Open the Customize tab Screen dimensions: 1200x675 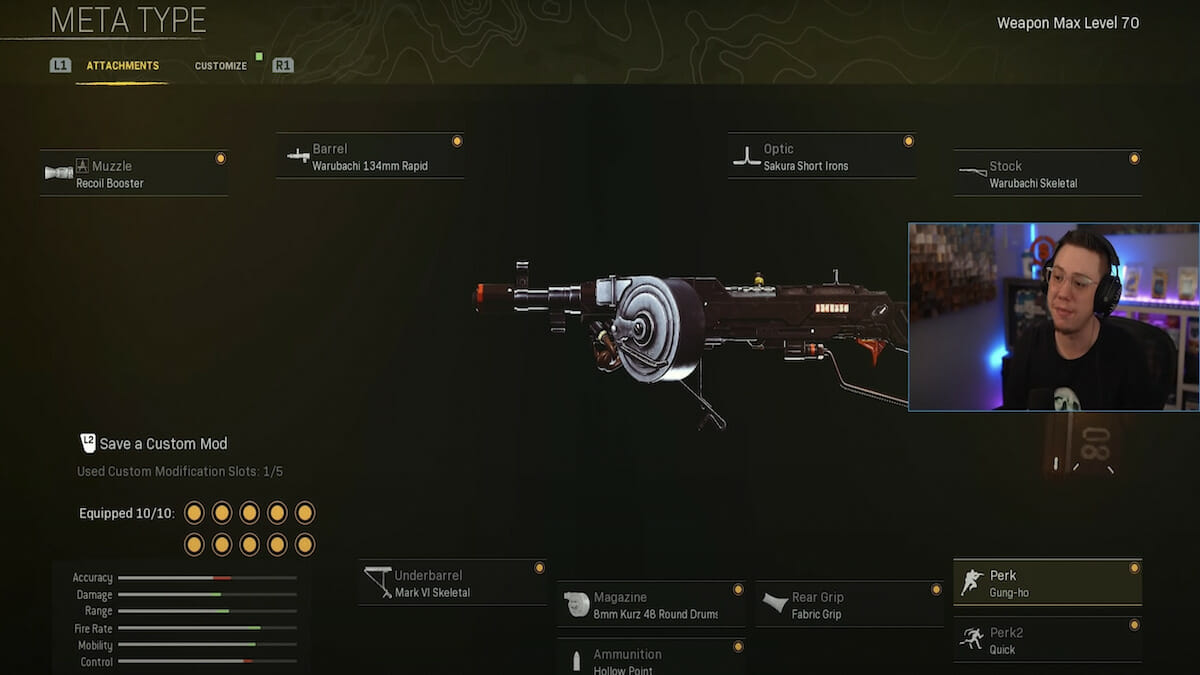pos(220,66)
